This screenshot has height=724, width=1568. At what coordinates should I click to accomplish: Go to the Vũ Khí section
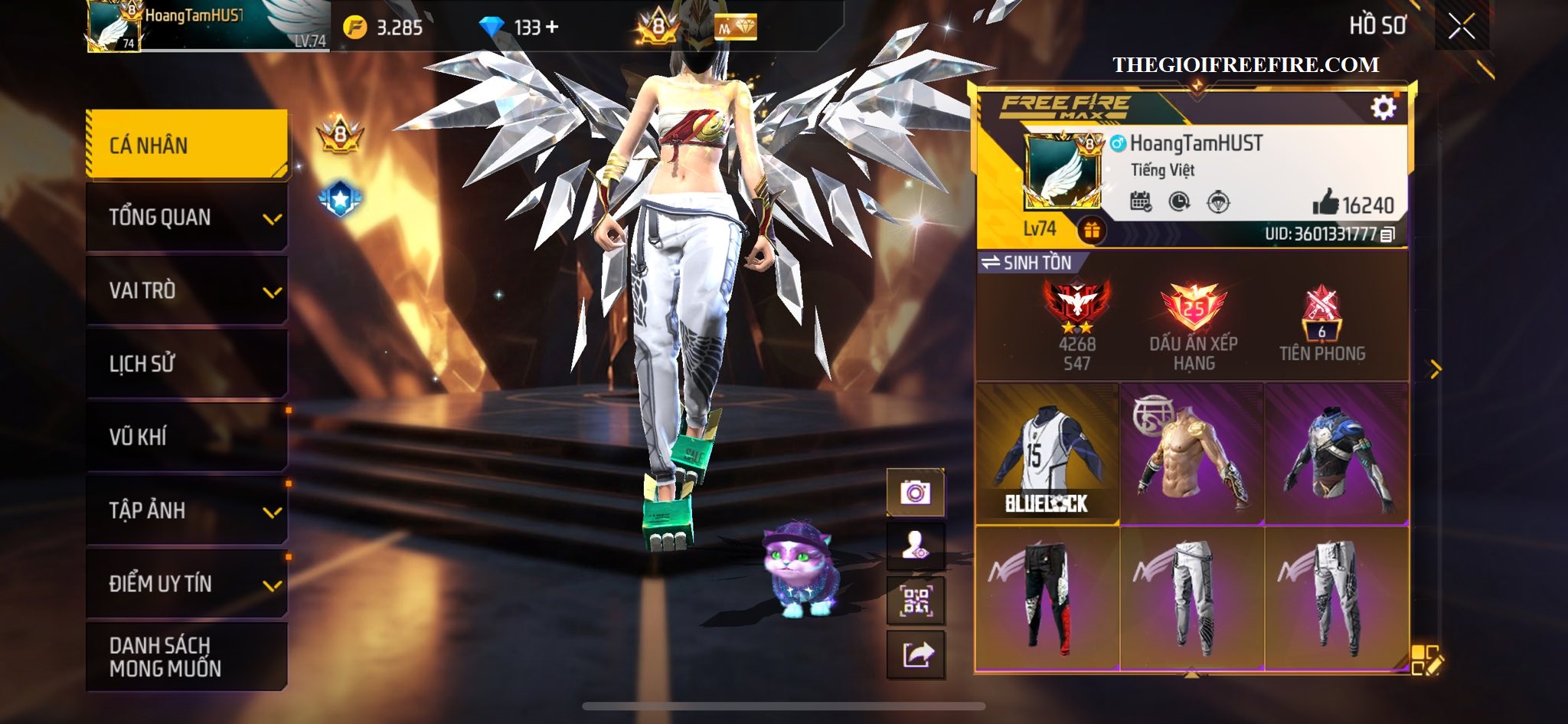pos(187,437)
